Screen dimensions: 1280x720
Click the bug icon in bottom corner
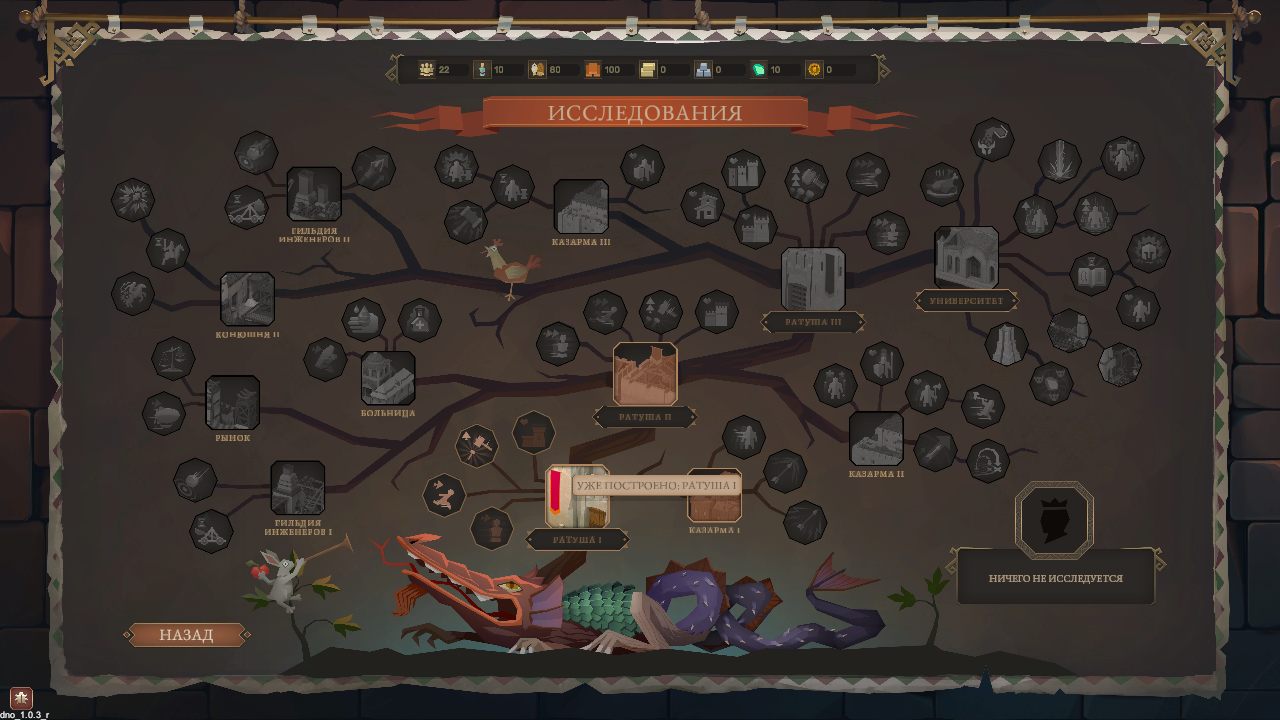[21, 697]
